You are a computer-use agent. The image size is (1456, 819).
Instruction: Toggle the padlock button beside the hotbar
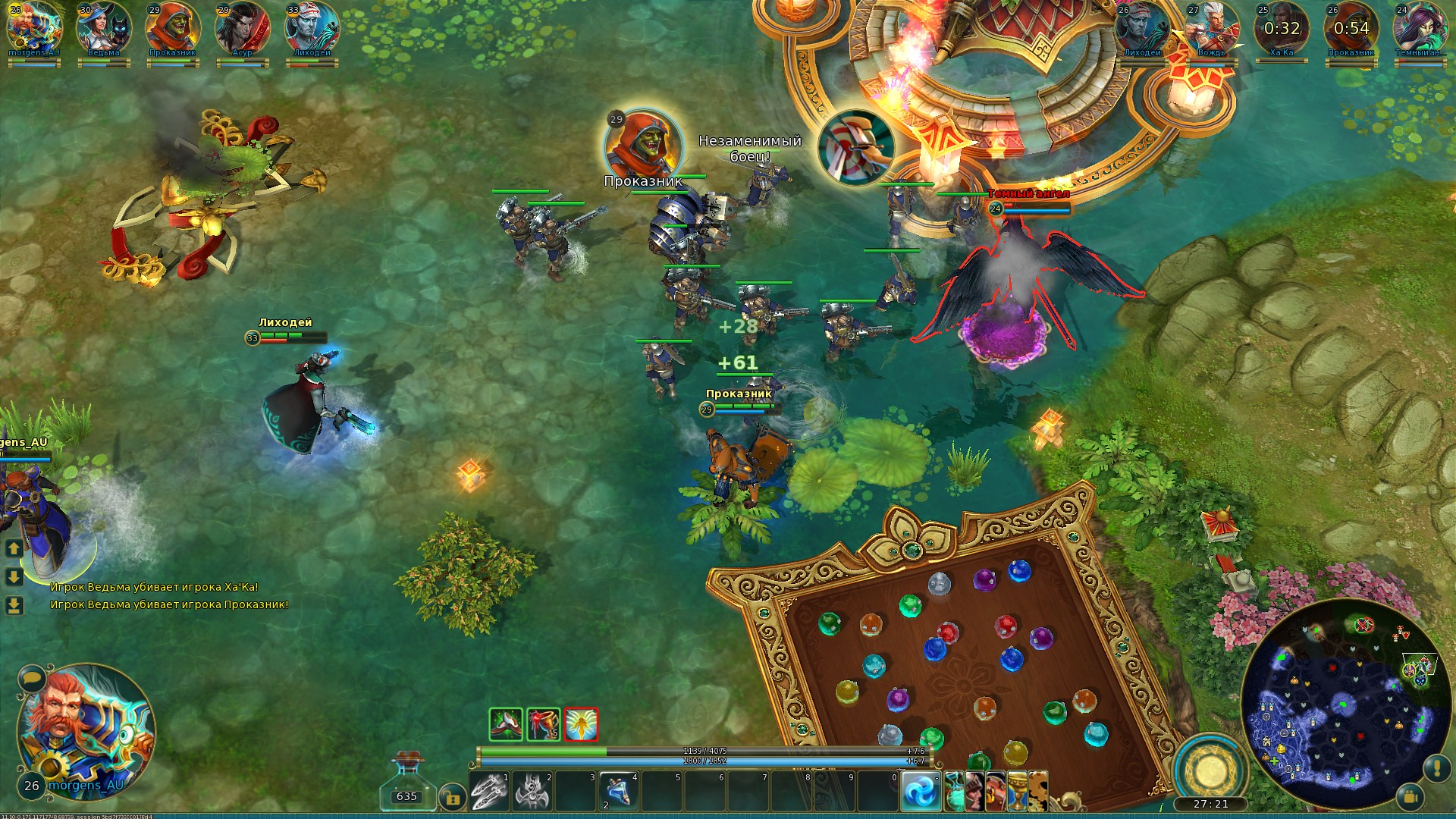tap(452, 798)
